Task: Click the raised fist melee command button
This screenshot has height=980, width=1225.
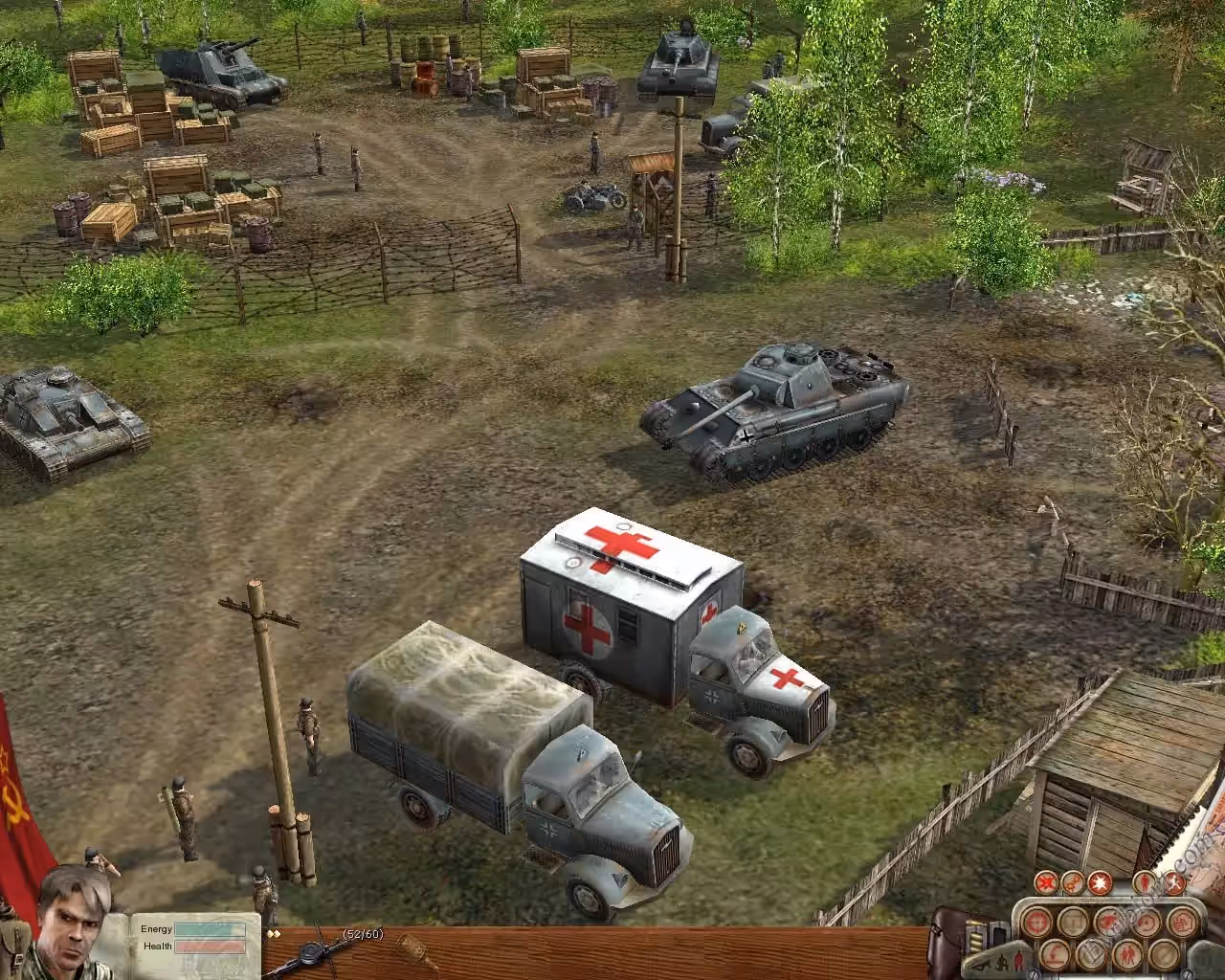Action: 1183,922
